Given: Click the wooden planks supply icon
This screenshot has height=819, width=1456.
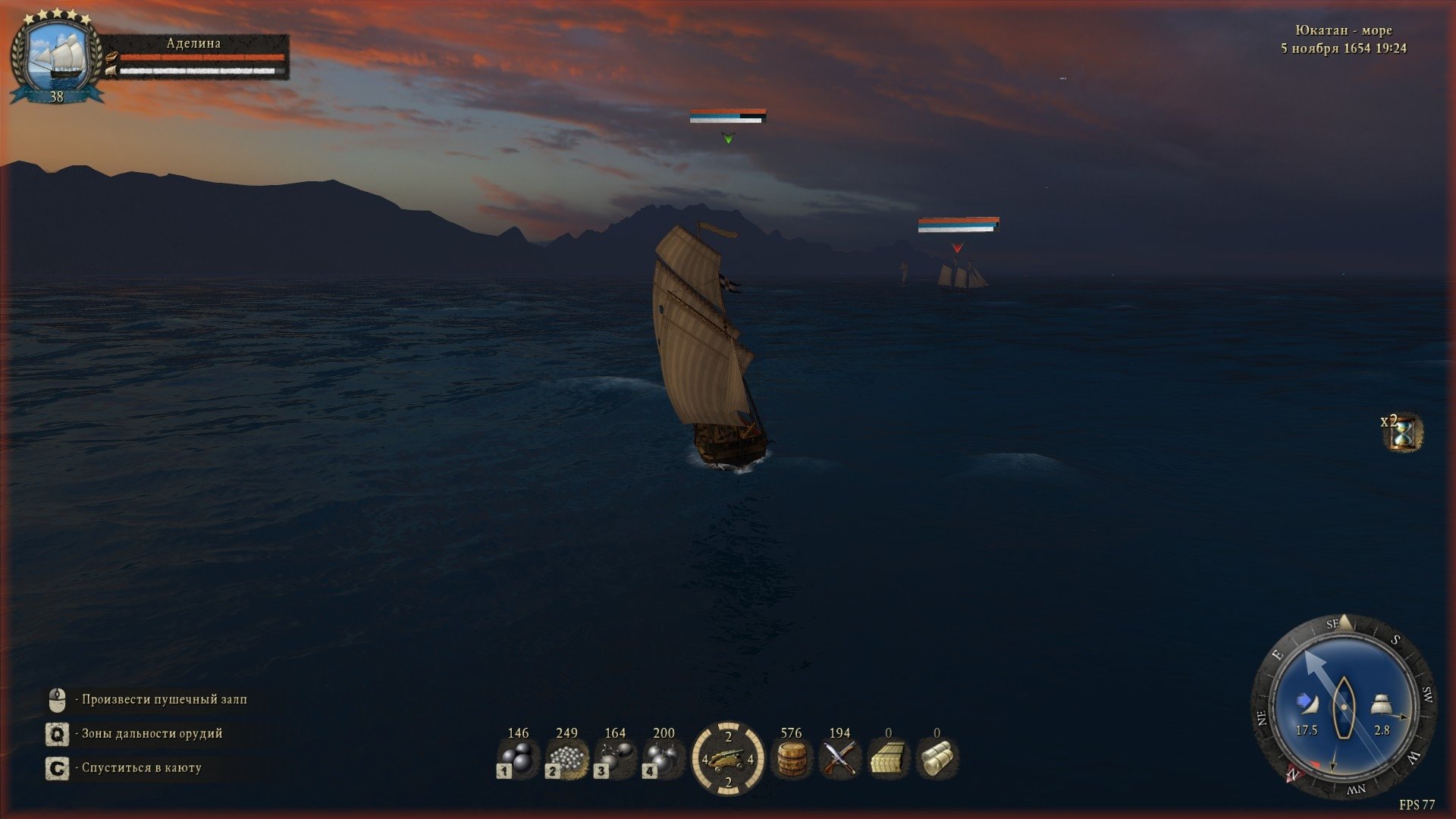Looking at the screenshot, I should [x=888, y=758].
